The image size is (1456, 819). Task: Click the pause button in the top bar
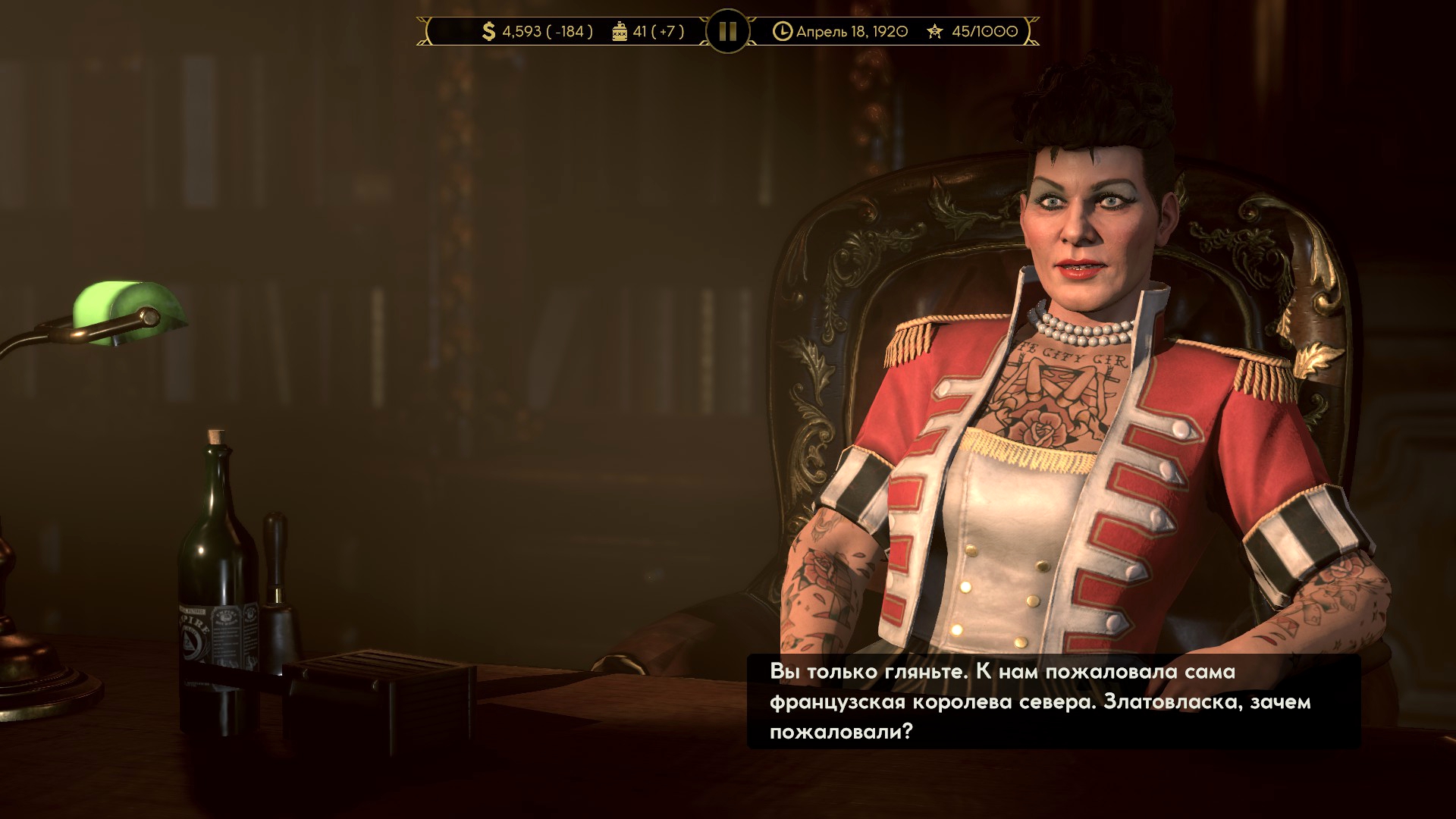pos(727,31)
